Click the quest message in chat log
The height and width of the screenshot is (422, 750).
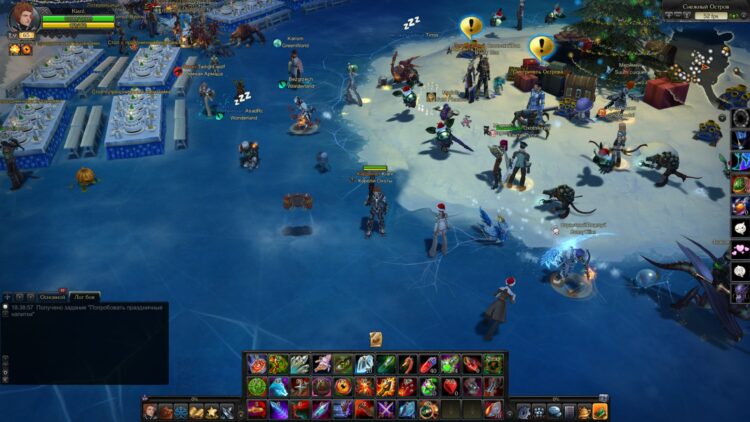pyautogui.click(x=85, y=307)
